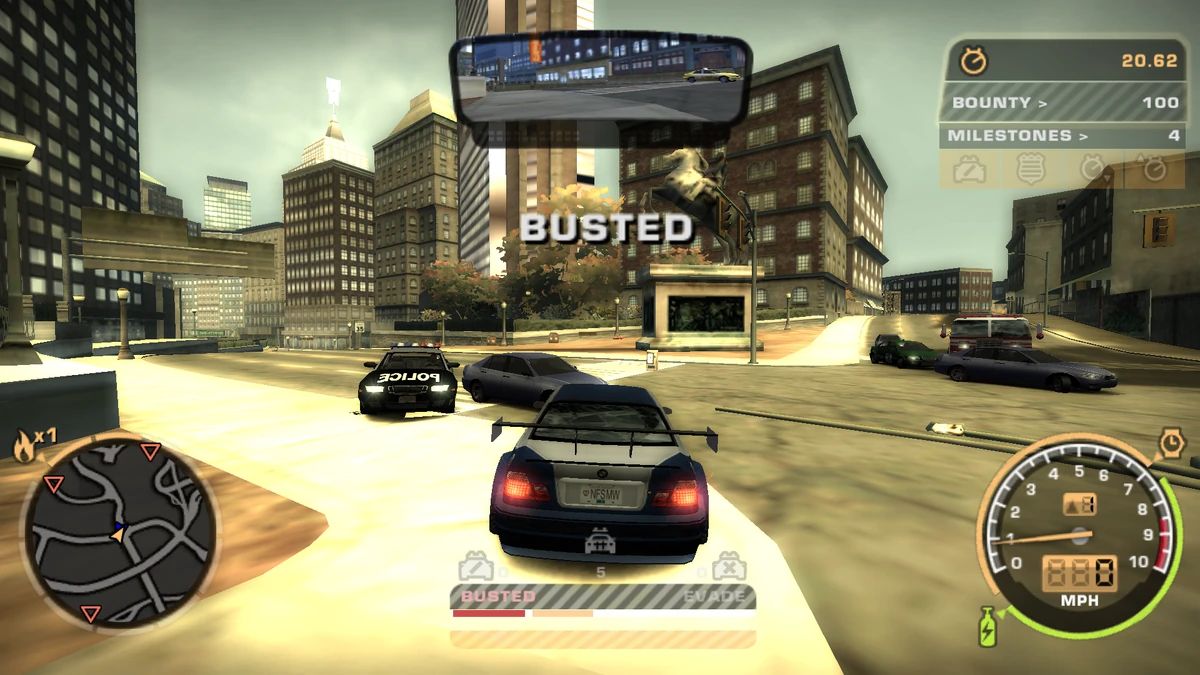Activate the green nitrous bottle icon
Viewport: 1200px width, 675px height.
pos(987,627)
